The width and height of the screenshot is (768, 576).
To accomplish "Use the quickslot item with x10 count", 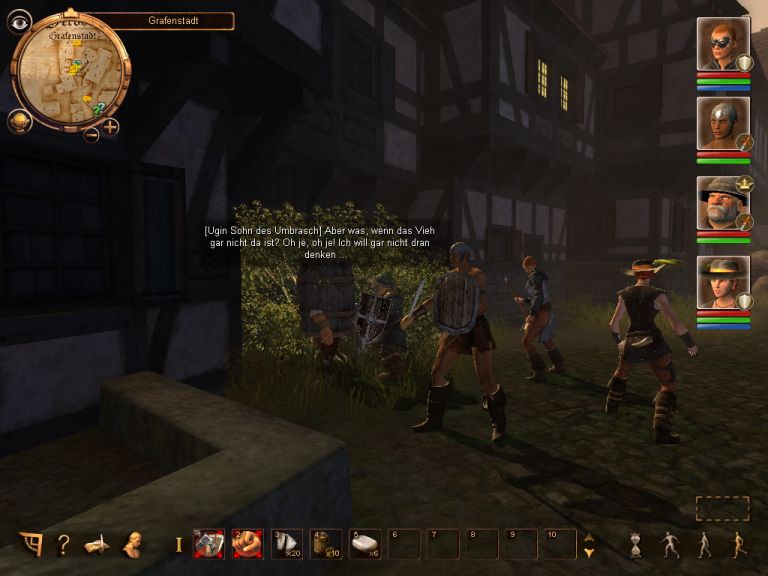I will pyautogui.click(x=325, y=544).
